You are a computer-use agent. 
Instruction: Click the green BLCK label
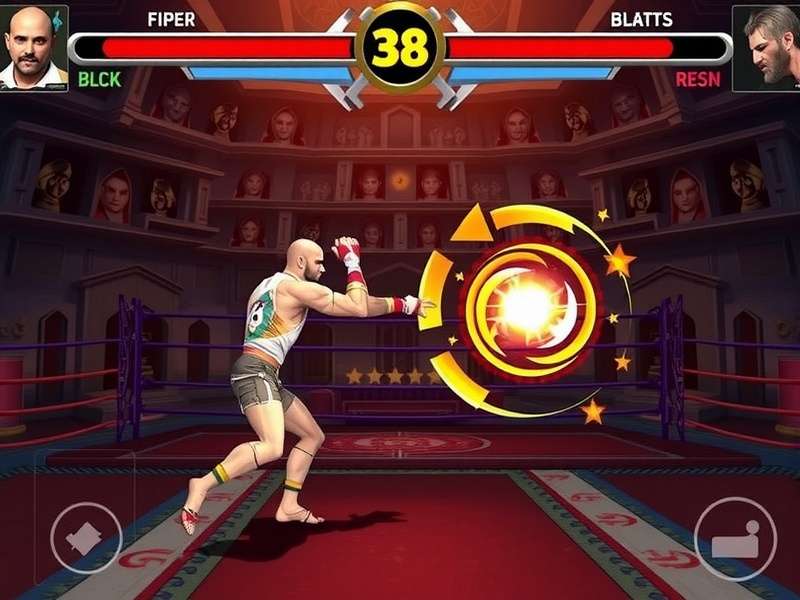point(99,79)
